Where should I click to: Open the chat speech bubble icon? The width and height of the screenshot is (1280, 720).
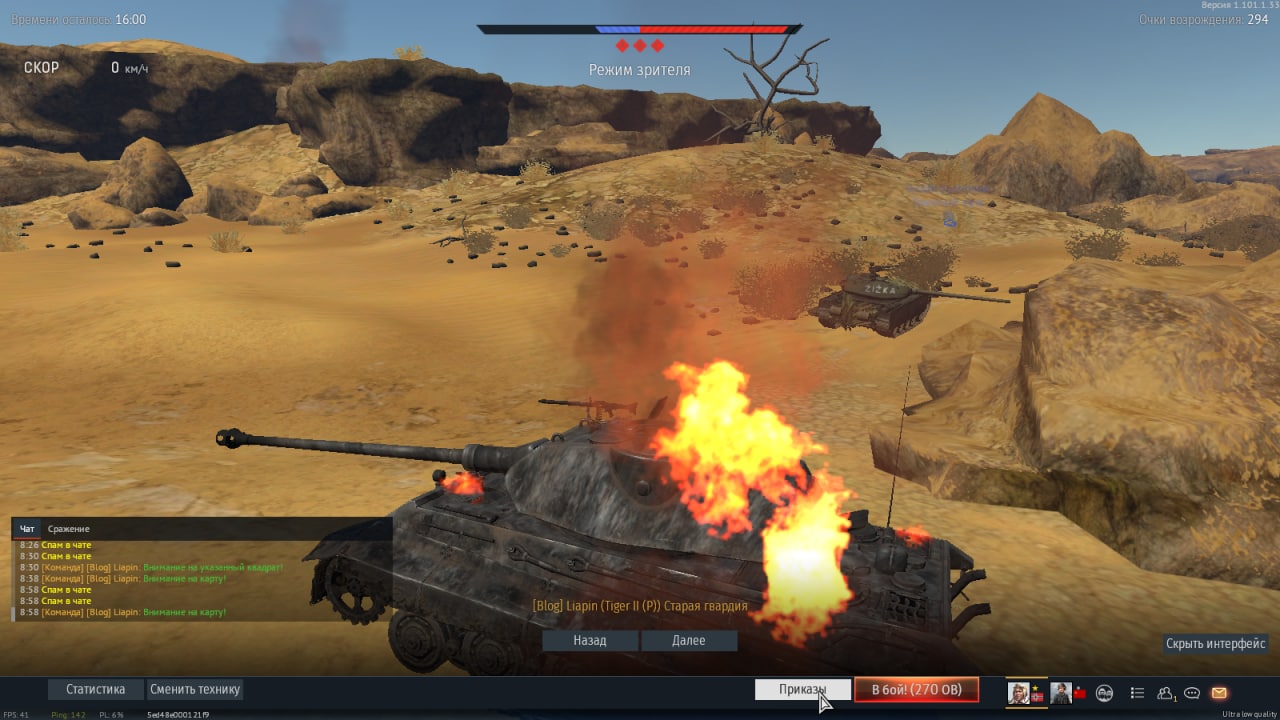1192,692
